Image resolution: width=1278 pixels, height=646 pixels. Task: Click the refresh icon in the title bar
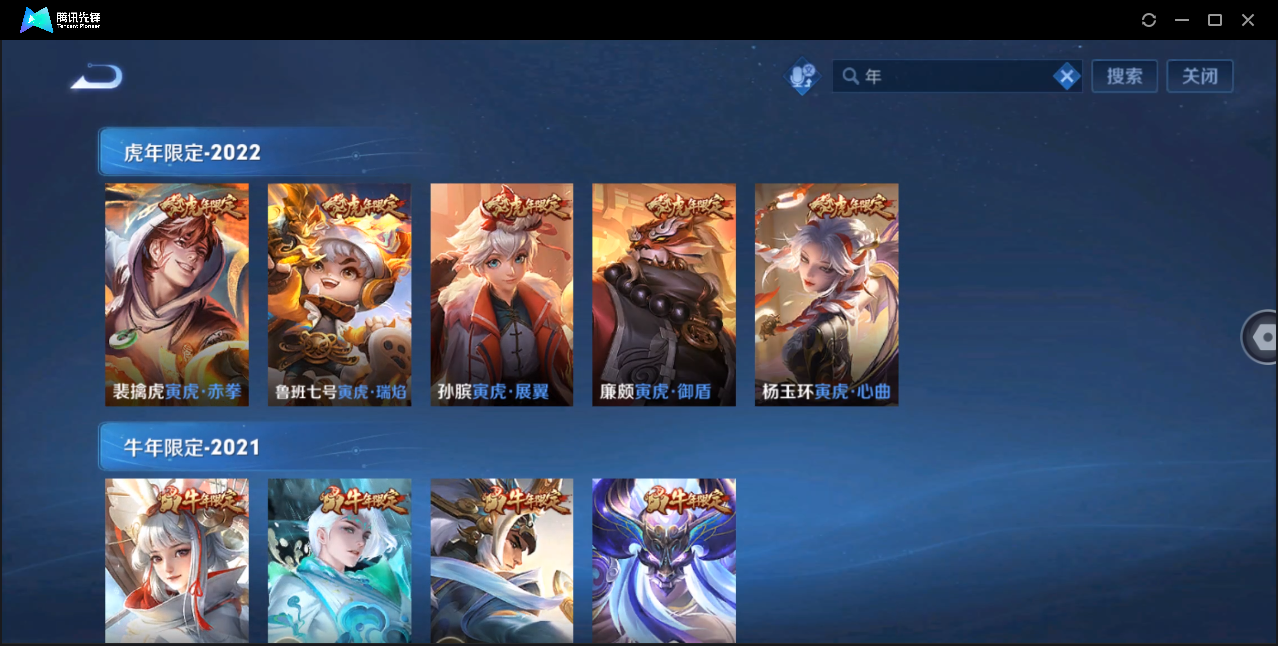coord(1149,20)
